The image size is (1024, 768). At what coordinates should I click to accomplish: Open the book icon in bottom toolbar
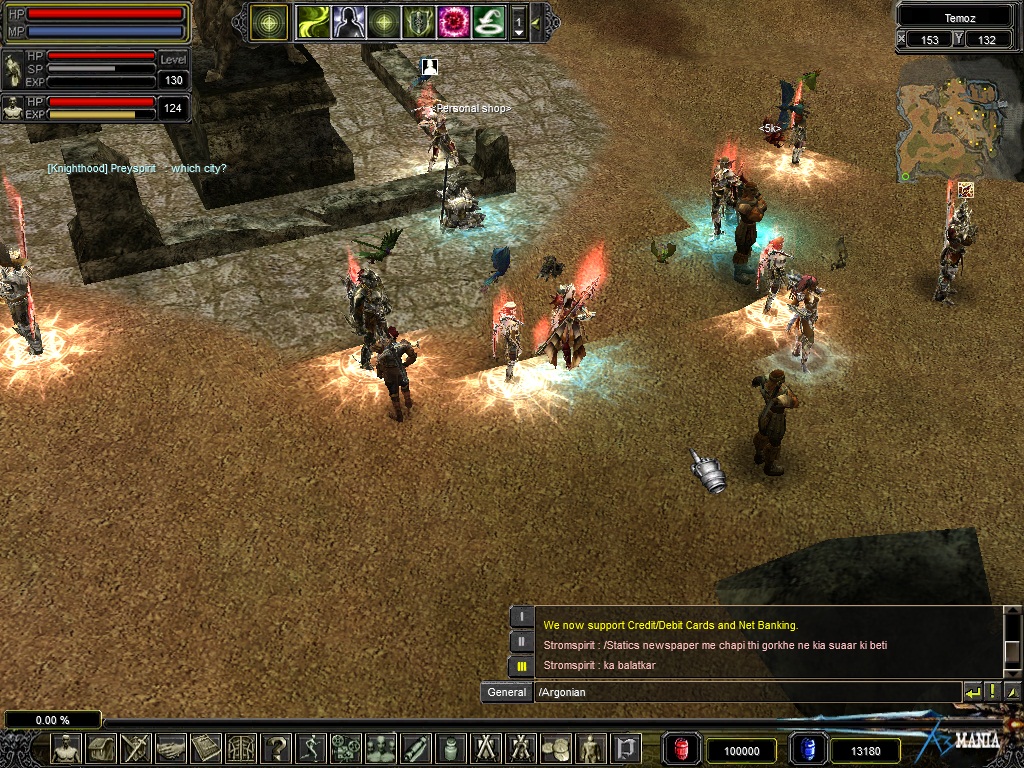tap(206, 748)
